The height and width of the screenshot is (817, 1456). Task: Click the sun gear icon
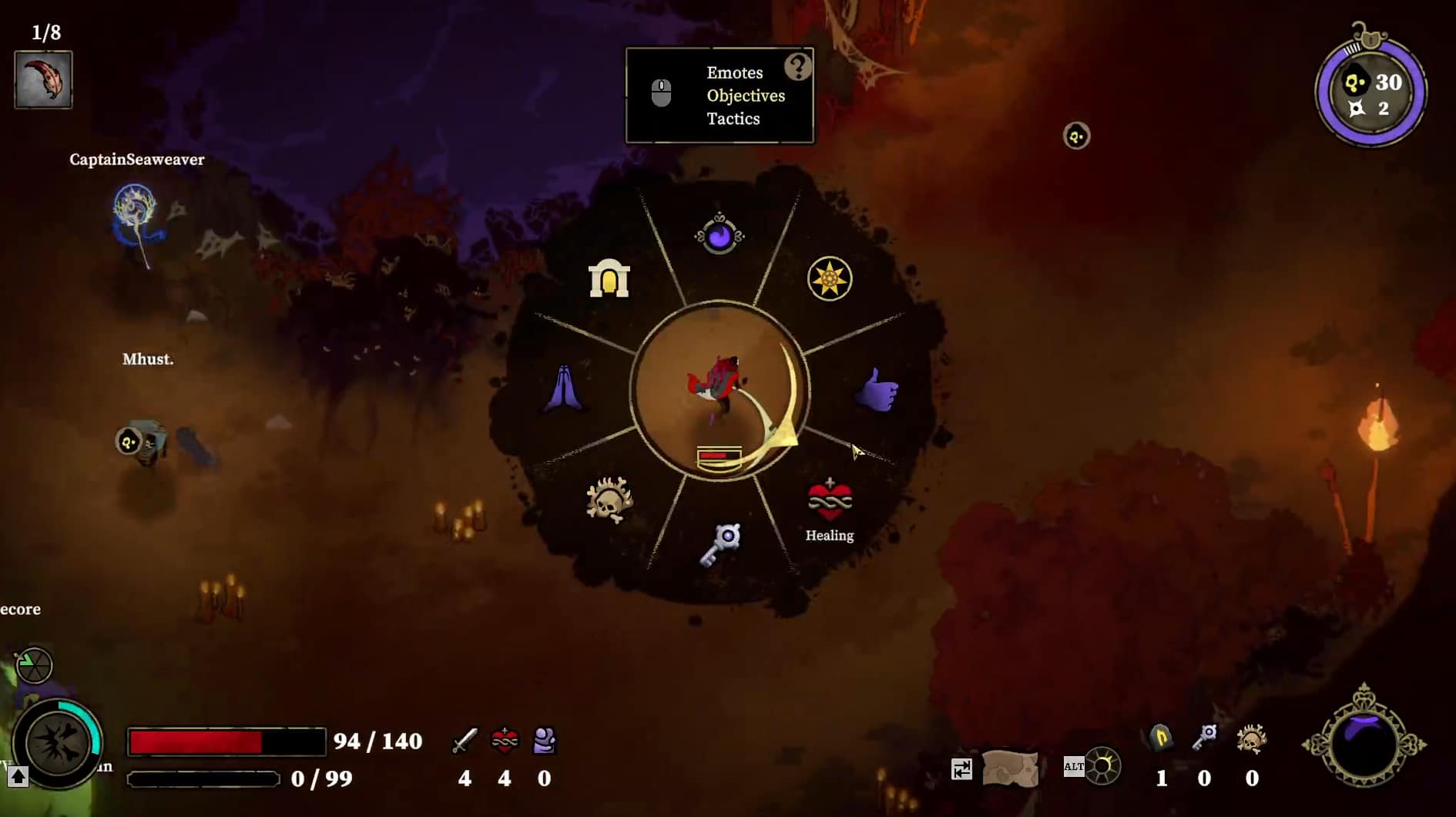pos(1102,766)
